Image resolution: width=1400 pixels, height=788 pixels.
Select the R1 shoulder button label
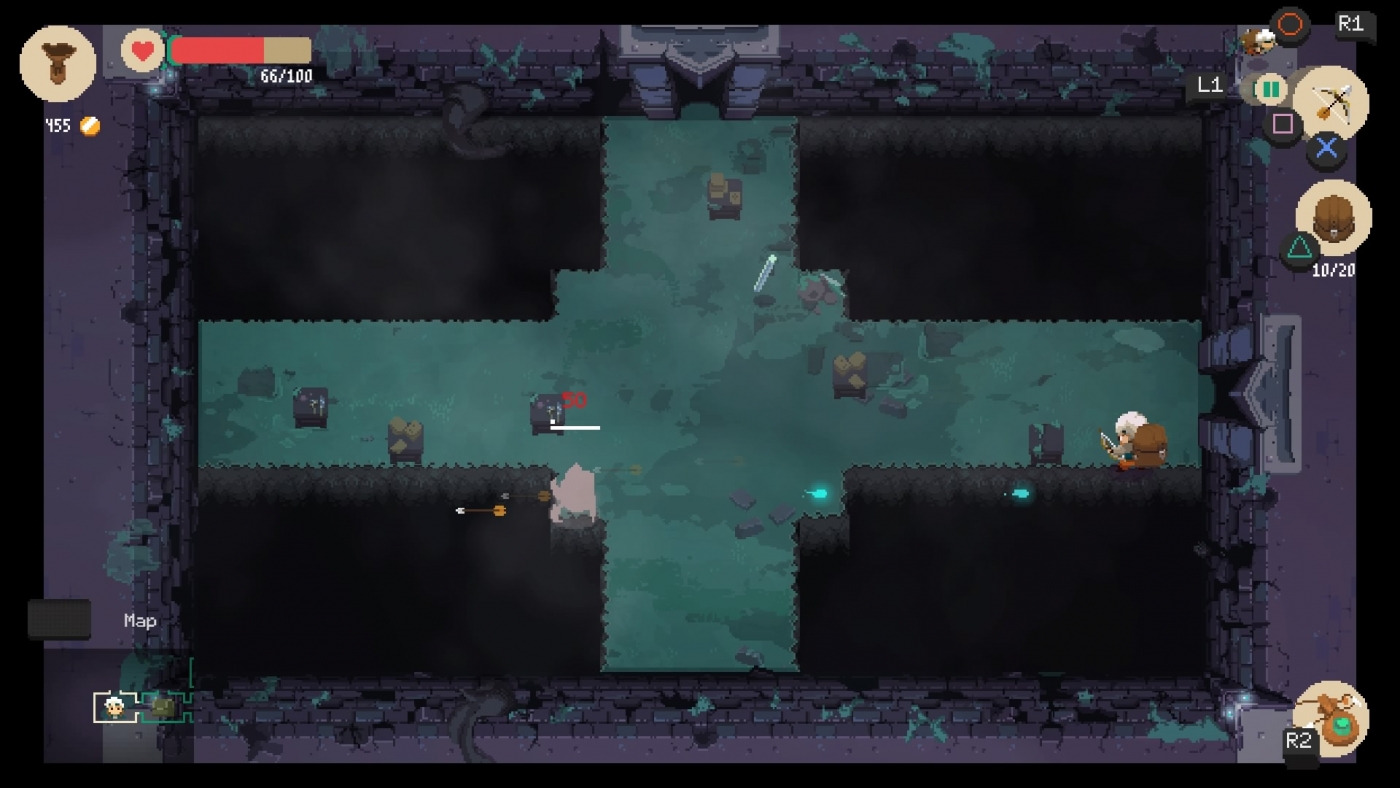coord(1354,26)
